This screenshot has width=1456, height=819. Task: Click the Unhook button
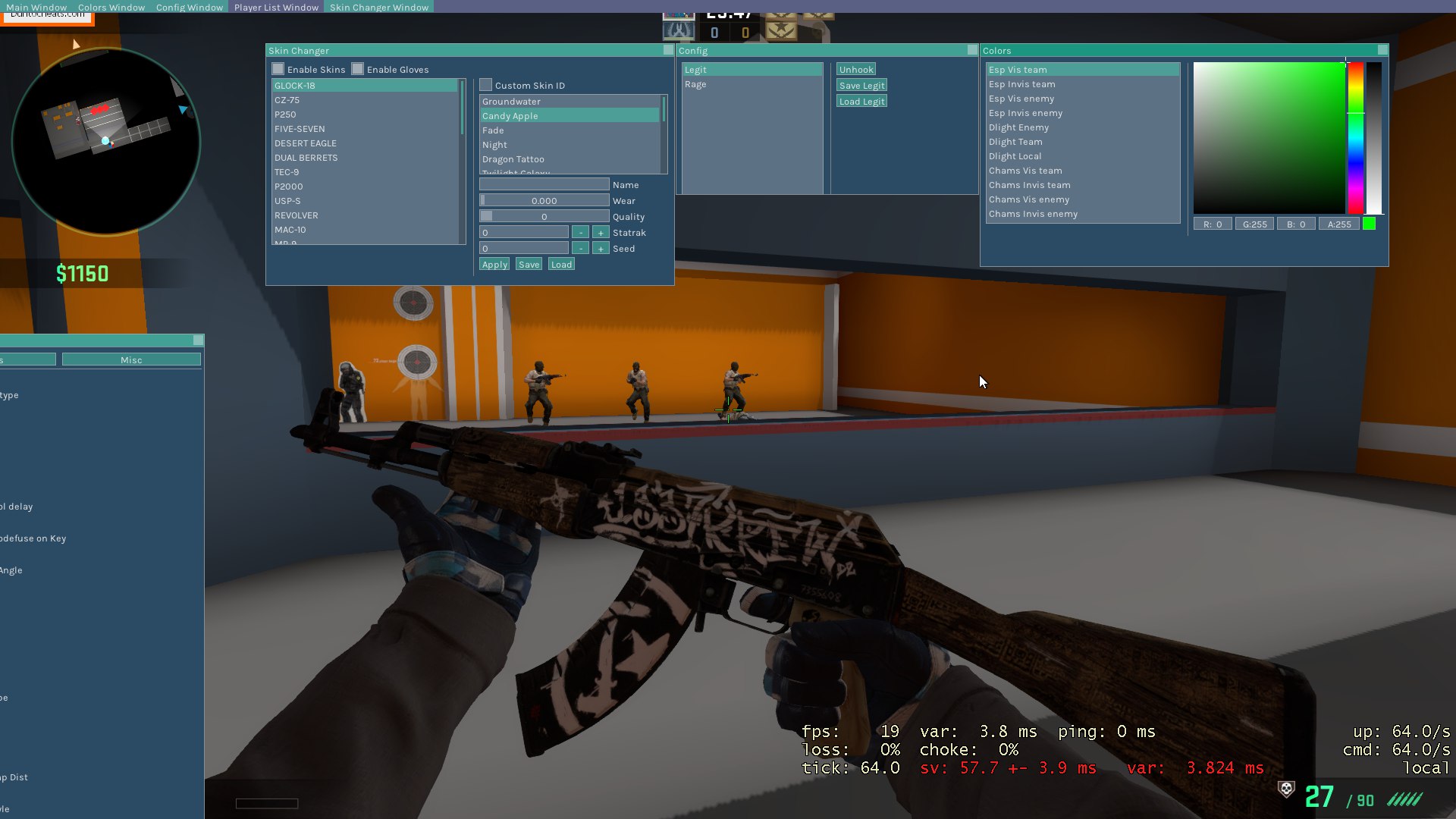[x=856, y=70]
